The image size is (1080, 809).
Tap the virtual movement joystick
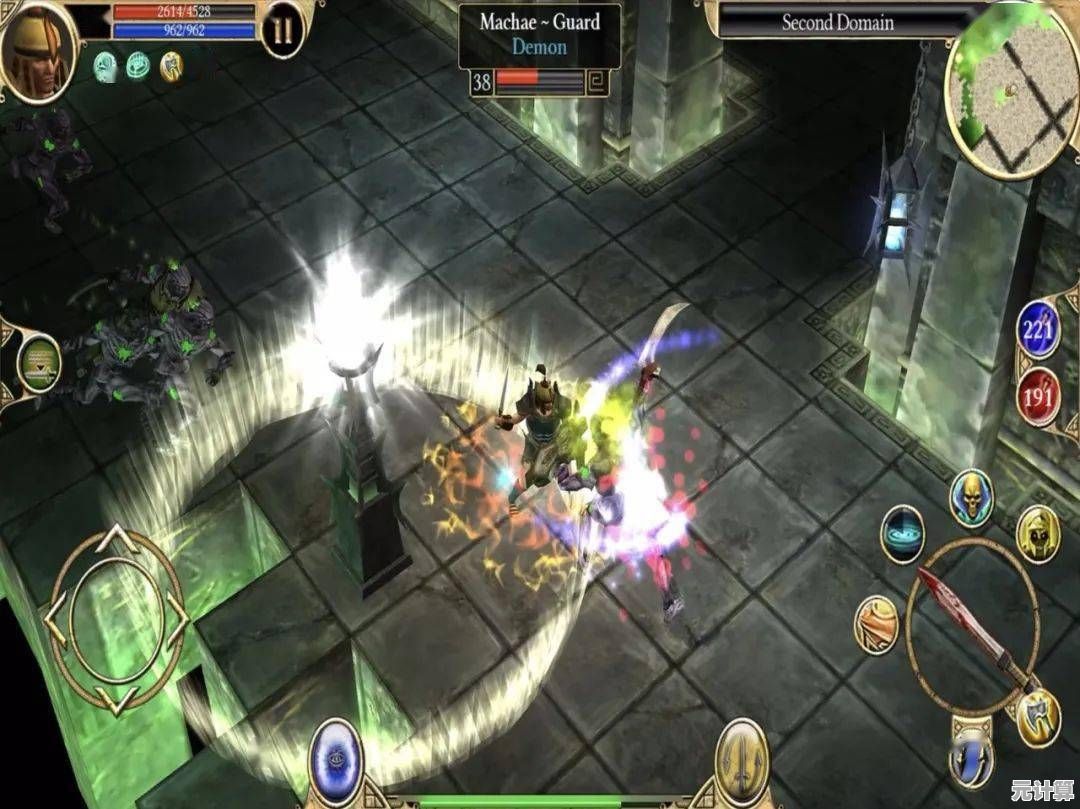tap(116, 620)
